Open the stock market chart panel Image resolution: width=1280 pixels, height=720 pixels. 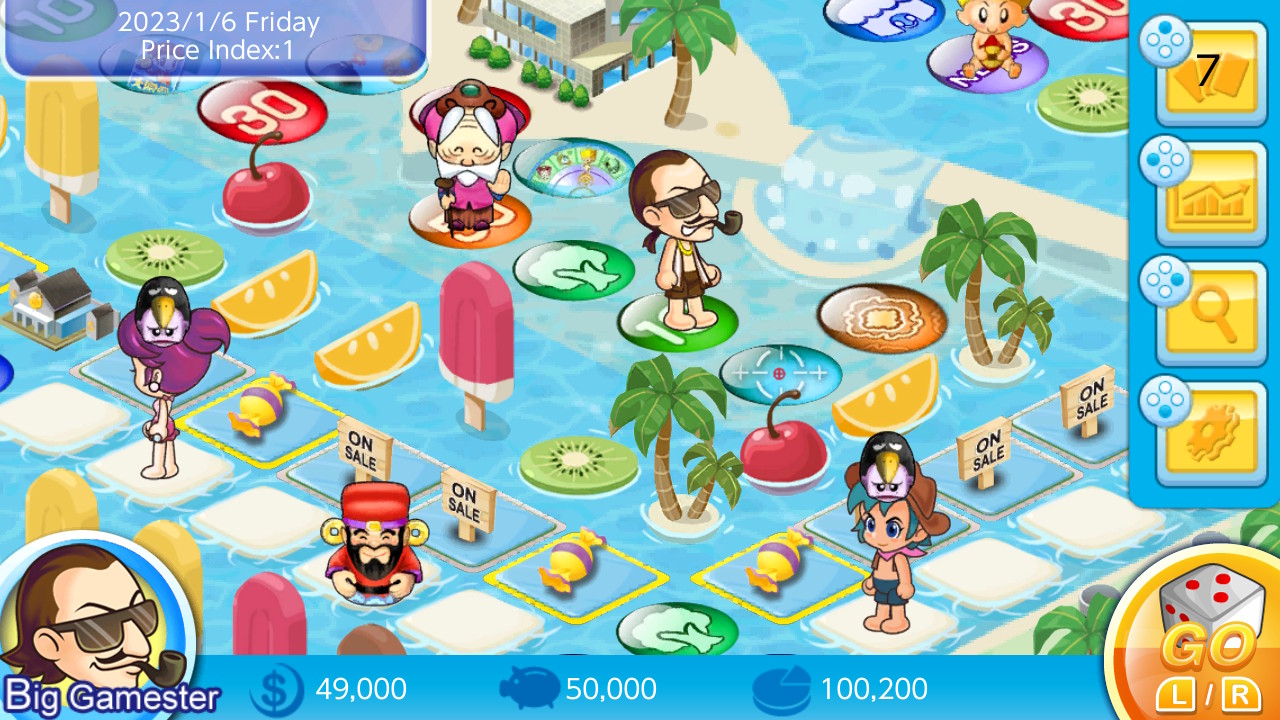pyautogui.click(x=1210, y=195)
